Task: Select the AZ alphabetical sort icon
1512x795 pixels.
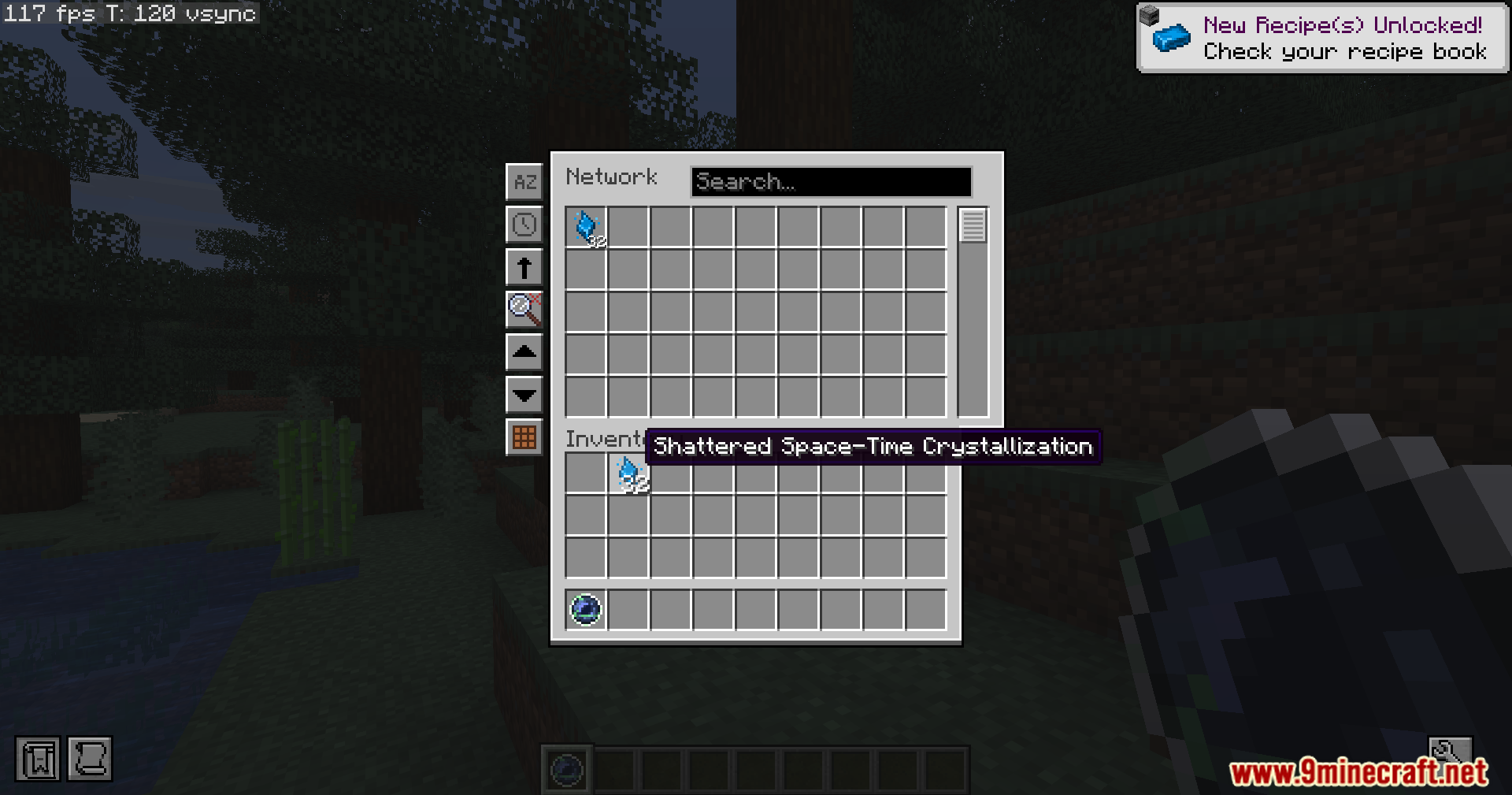Action: point(524,182)
